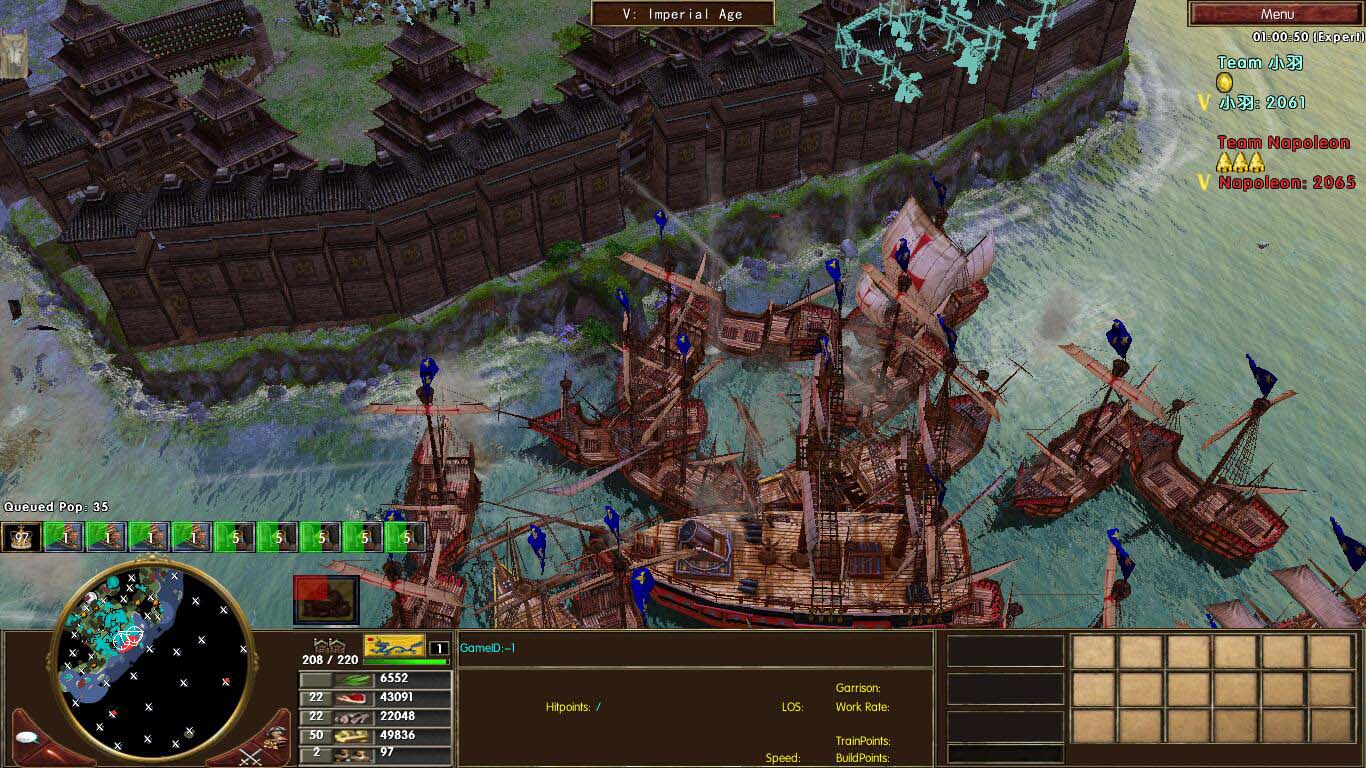
Task: Select the gold coin resource row
Action: click(x=375, y=735)
